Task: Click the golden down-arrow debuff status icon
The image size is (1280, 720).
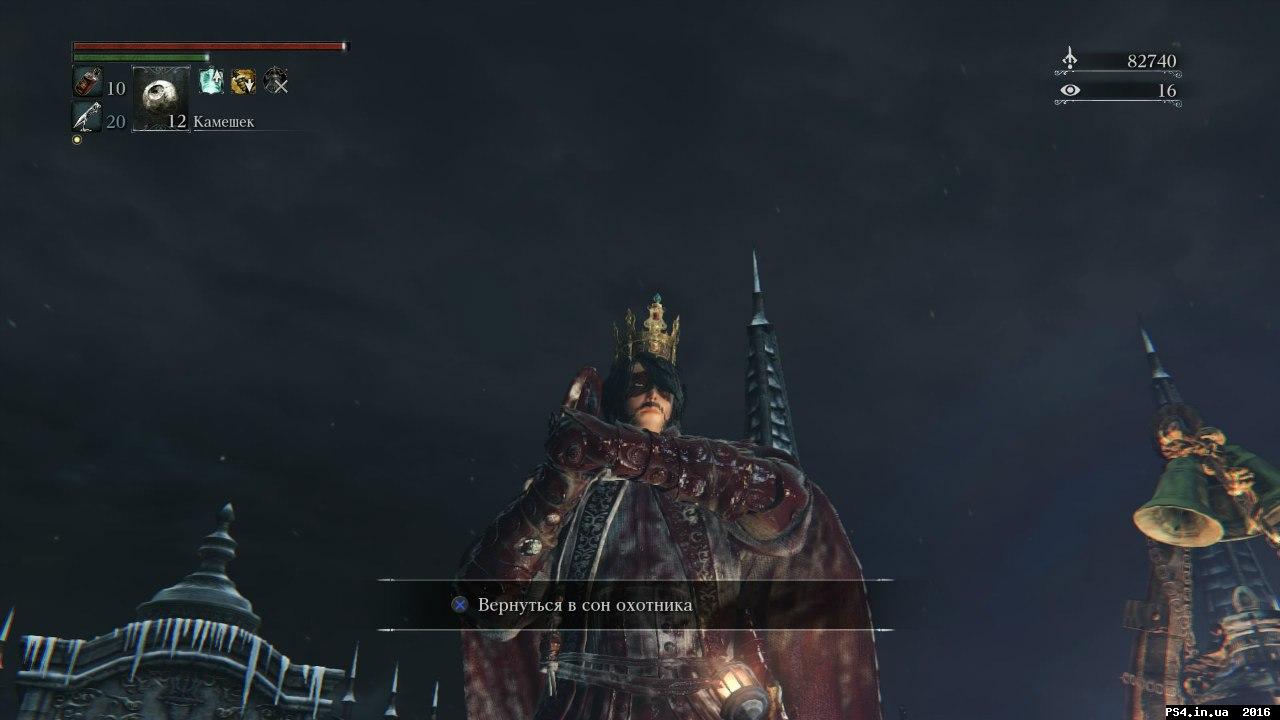Action: [243, 82]
